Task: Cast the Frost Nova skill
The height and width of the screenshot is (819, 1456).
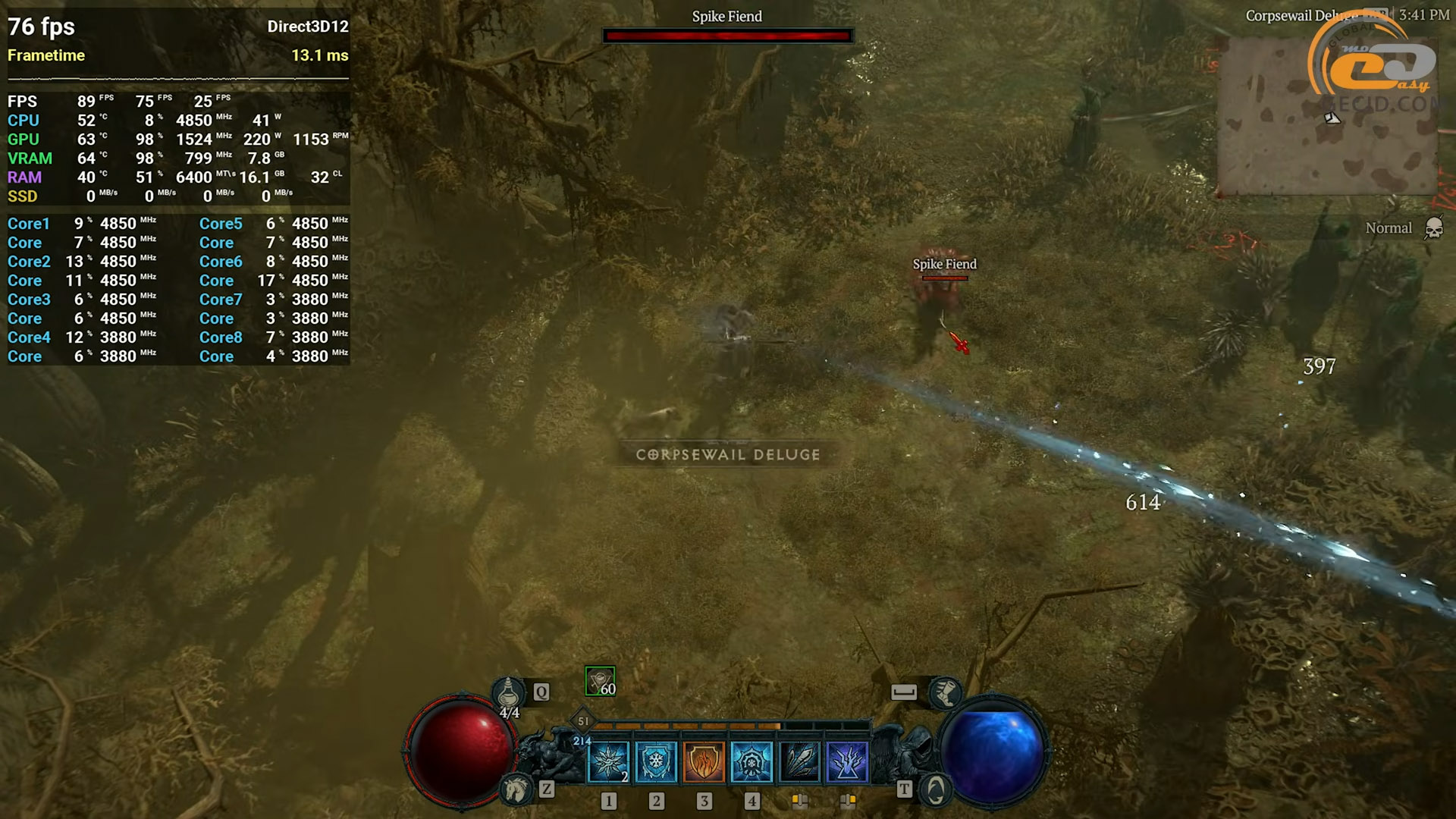Action: 608,761
